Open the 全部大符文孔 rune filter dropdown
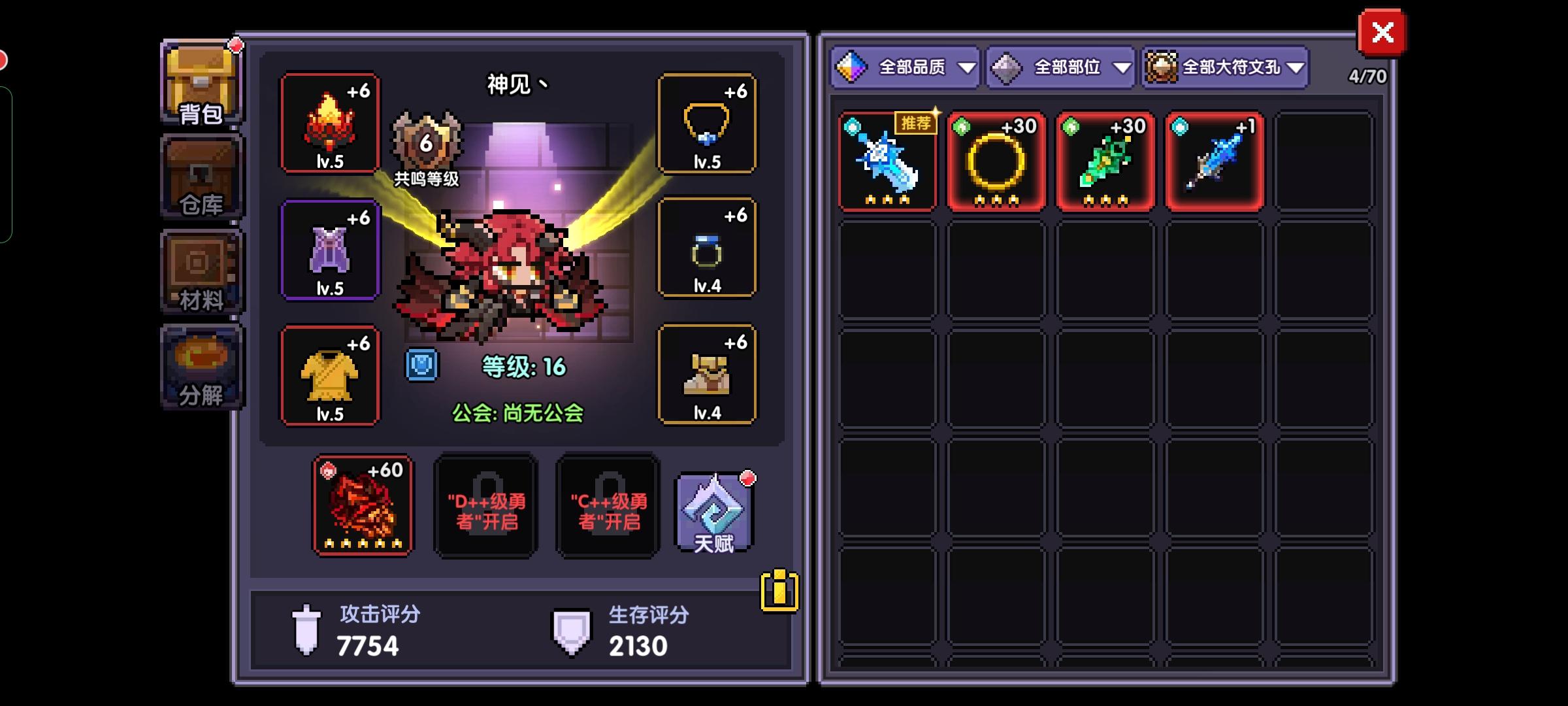The image size is (1568, 706). (x=1224, y=67)
